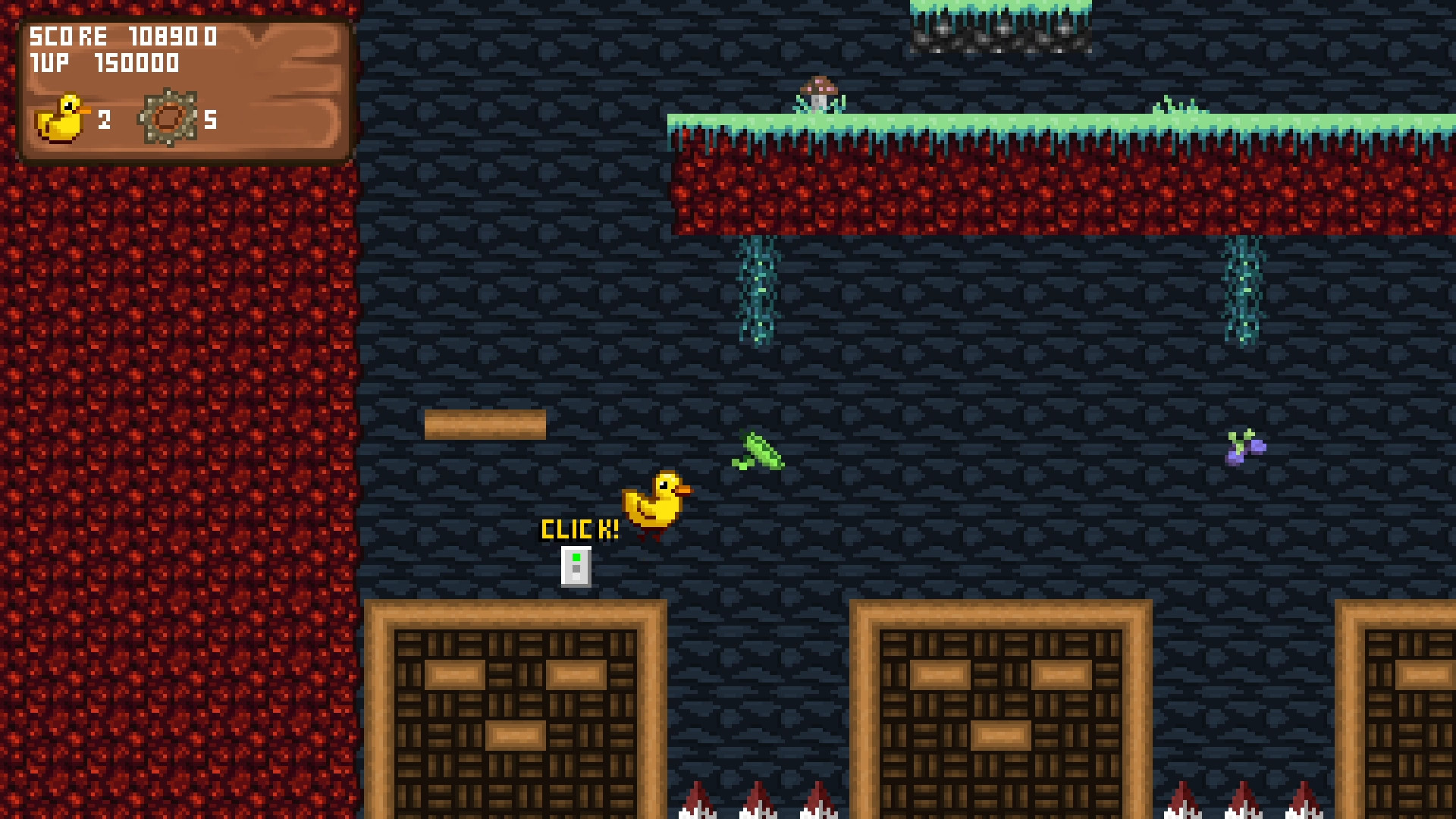Image resolution: width=1456 pixels, height=819 pixels.
Task: Open the right-edge wooden crate door
Action: pos(1403,713)
